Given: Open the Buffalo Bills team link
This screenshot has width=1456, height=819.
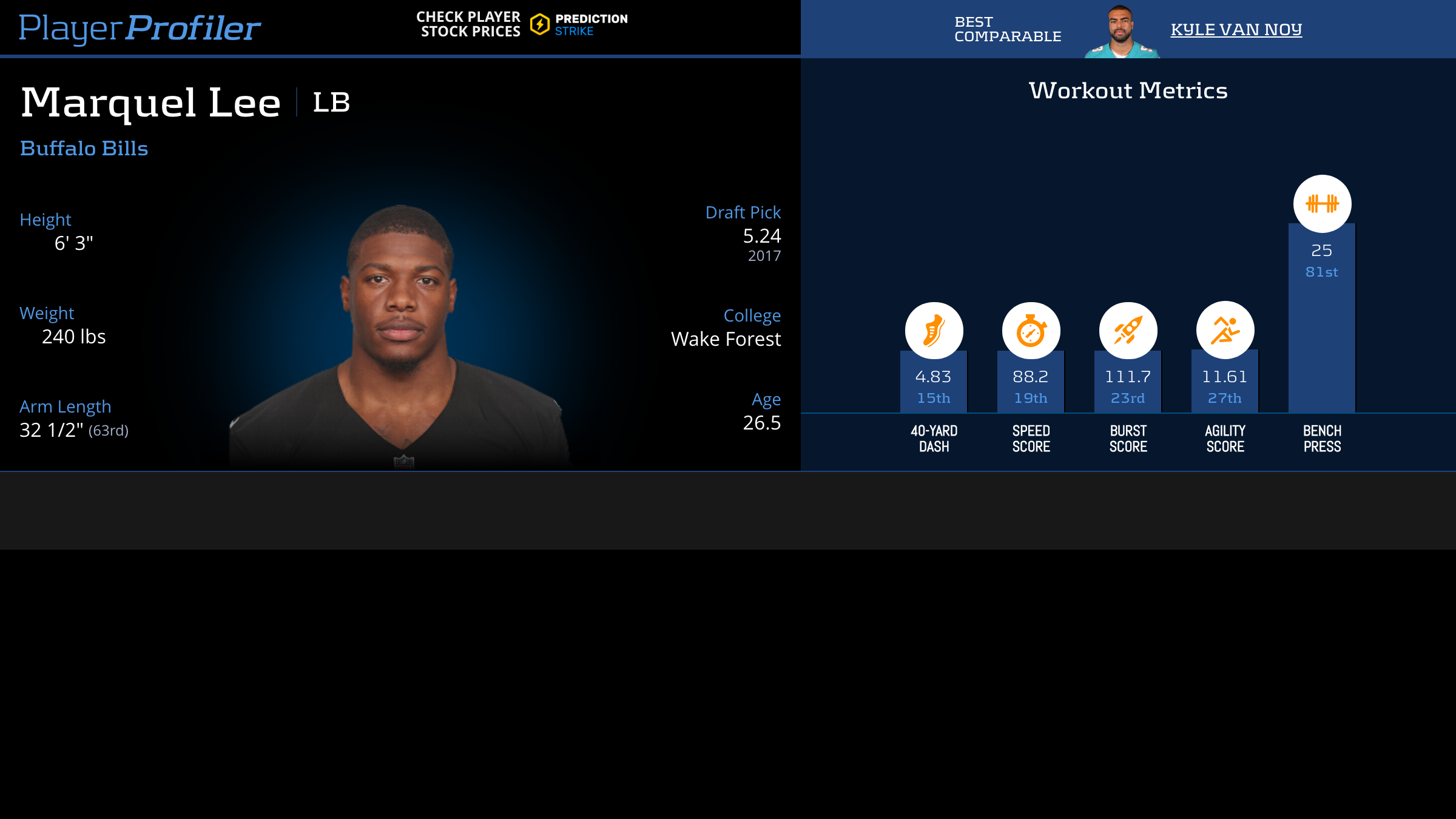Looking at the screenshot, I should tap(84, 149).
